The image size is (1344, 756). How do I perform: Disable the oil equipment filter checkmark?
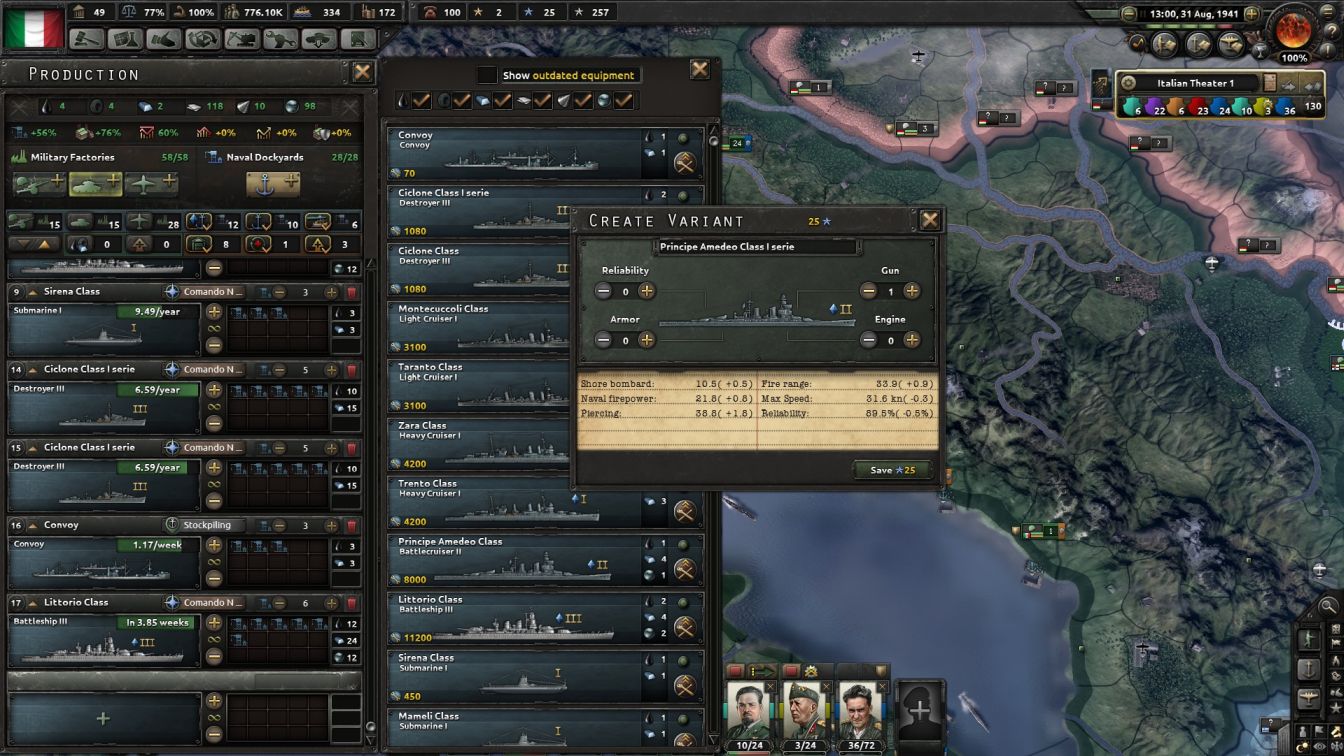[x=420, y=100]
